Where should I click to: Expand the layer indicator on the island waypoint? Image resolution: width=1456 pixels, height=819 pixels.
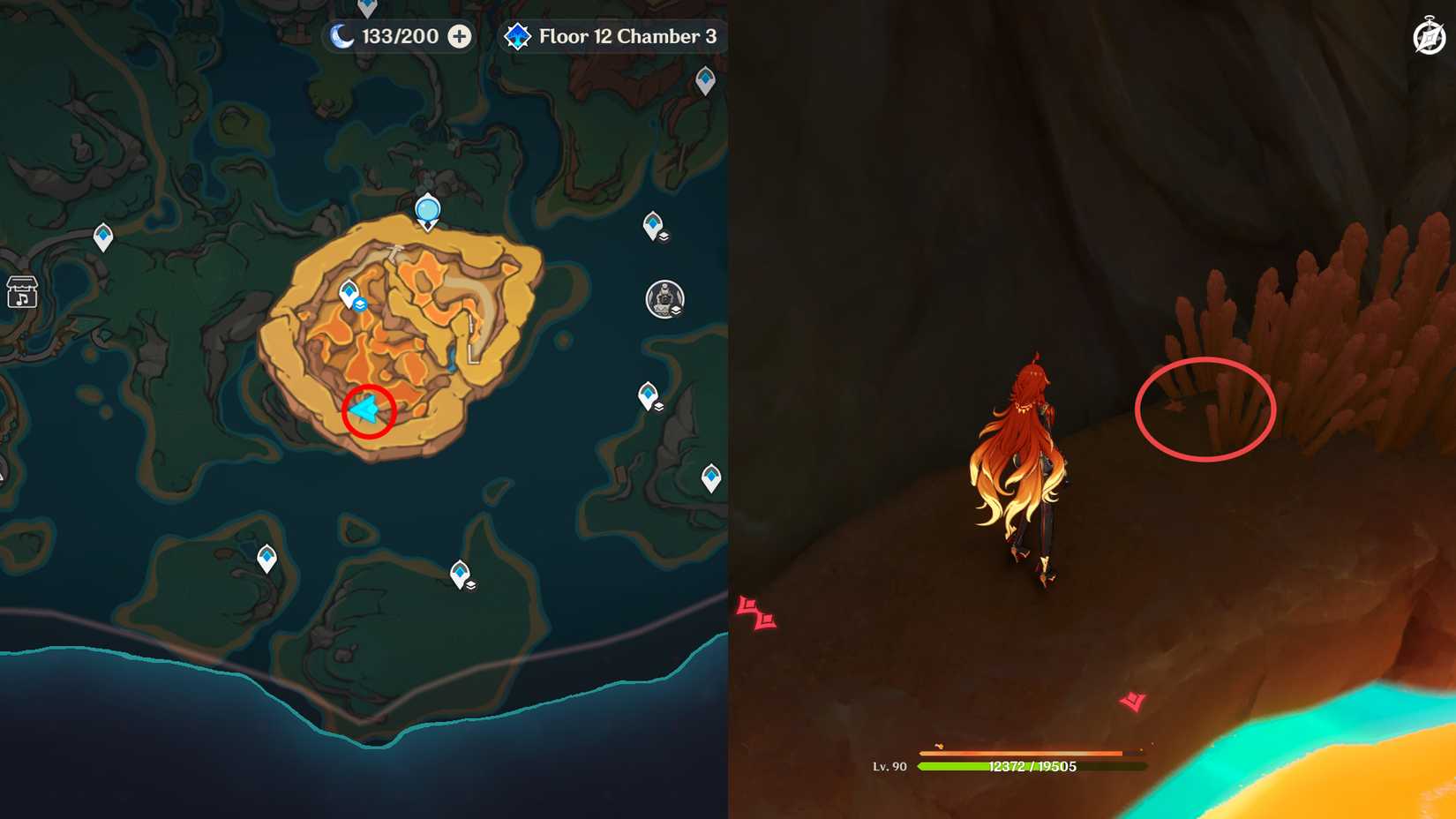tap(360, 304)
